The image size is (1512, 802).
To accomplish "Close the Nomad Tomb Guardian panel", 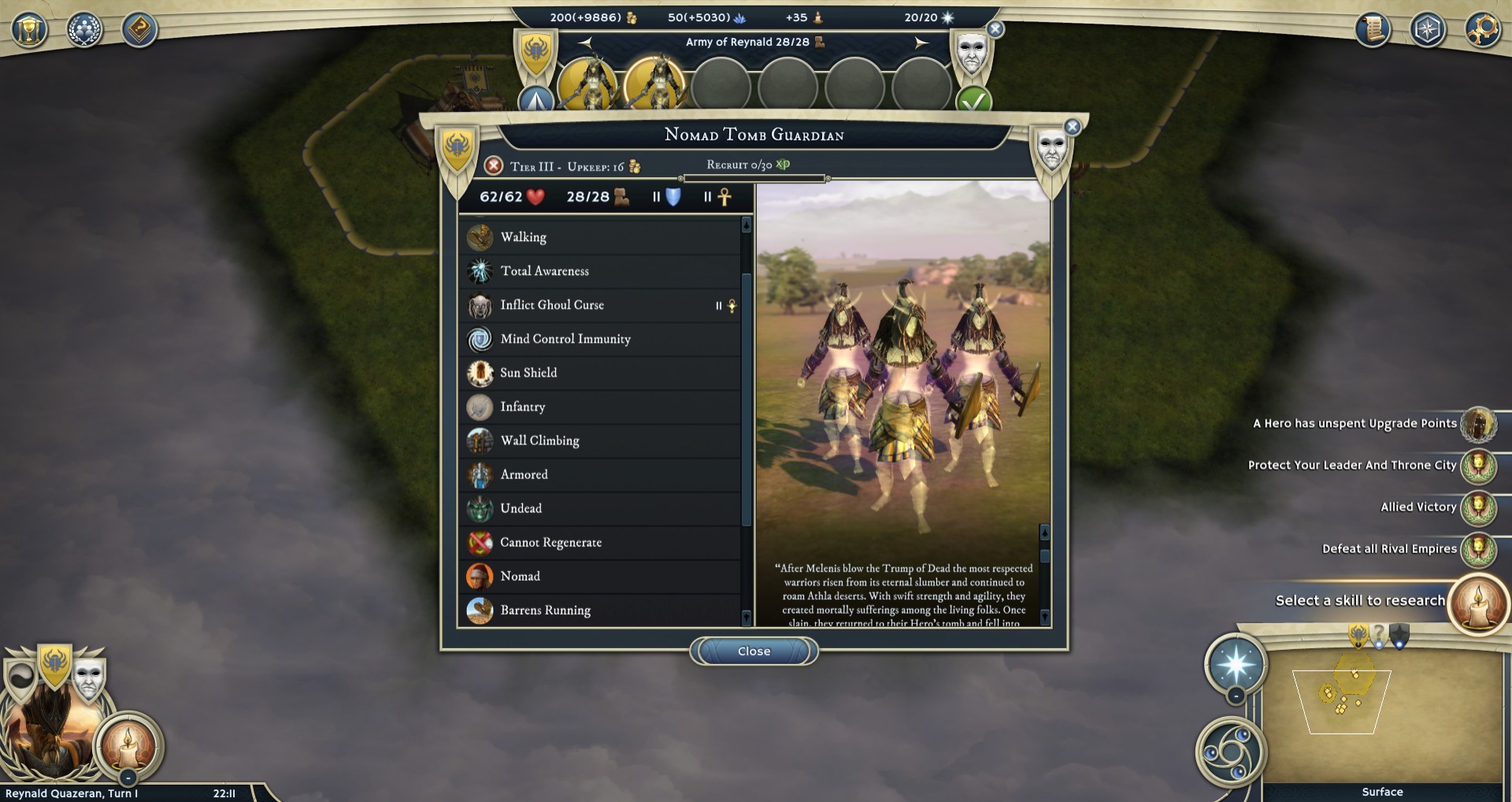I will tap(754, 652).
